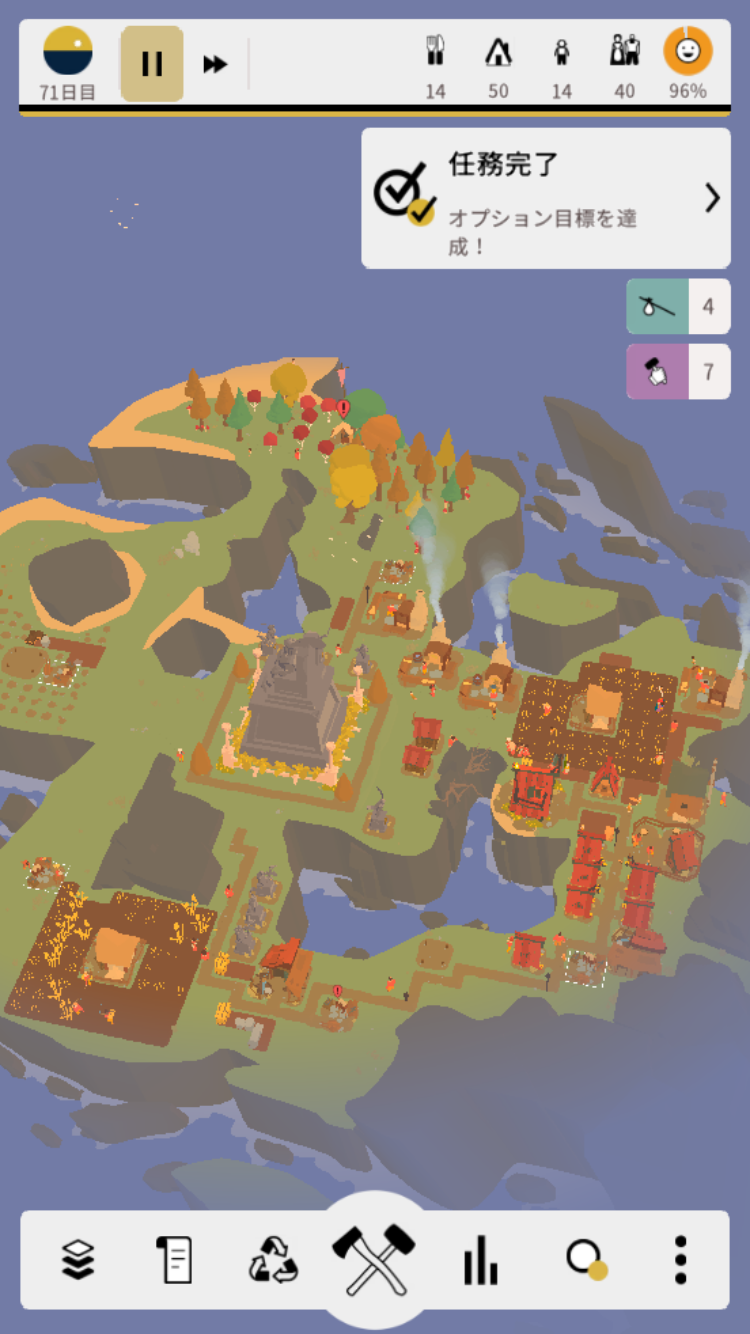The width and height of the screenshot is (750, 1334).
Task: Tap the smiley happiness icon
Action: 688,52
